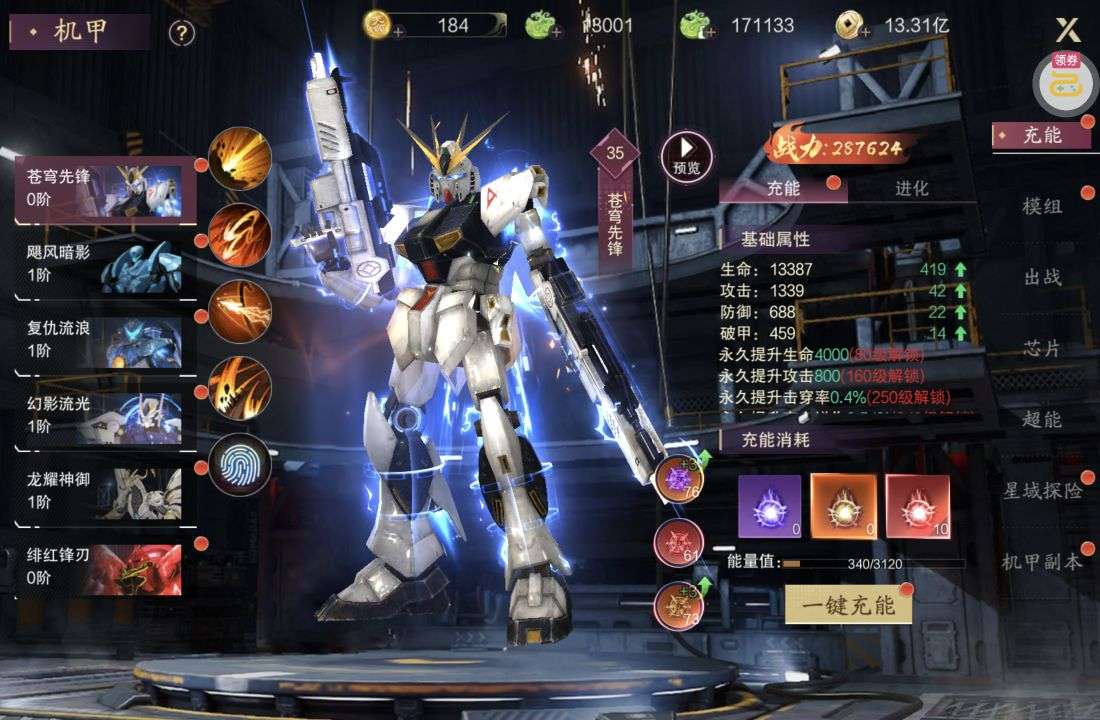Open the 超能 side menu

(x=1041, y=419)
